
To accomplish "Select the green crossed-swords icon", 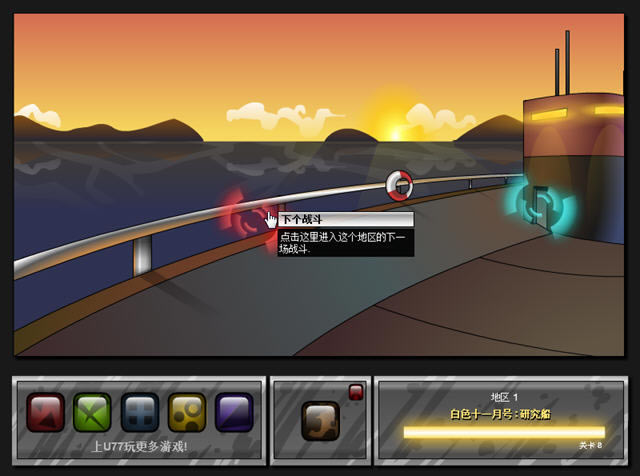I will (92, 412).
